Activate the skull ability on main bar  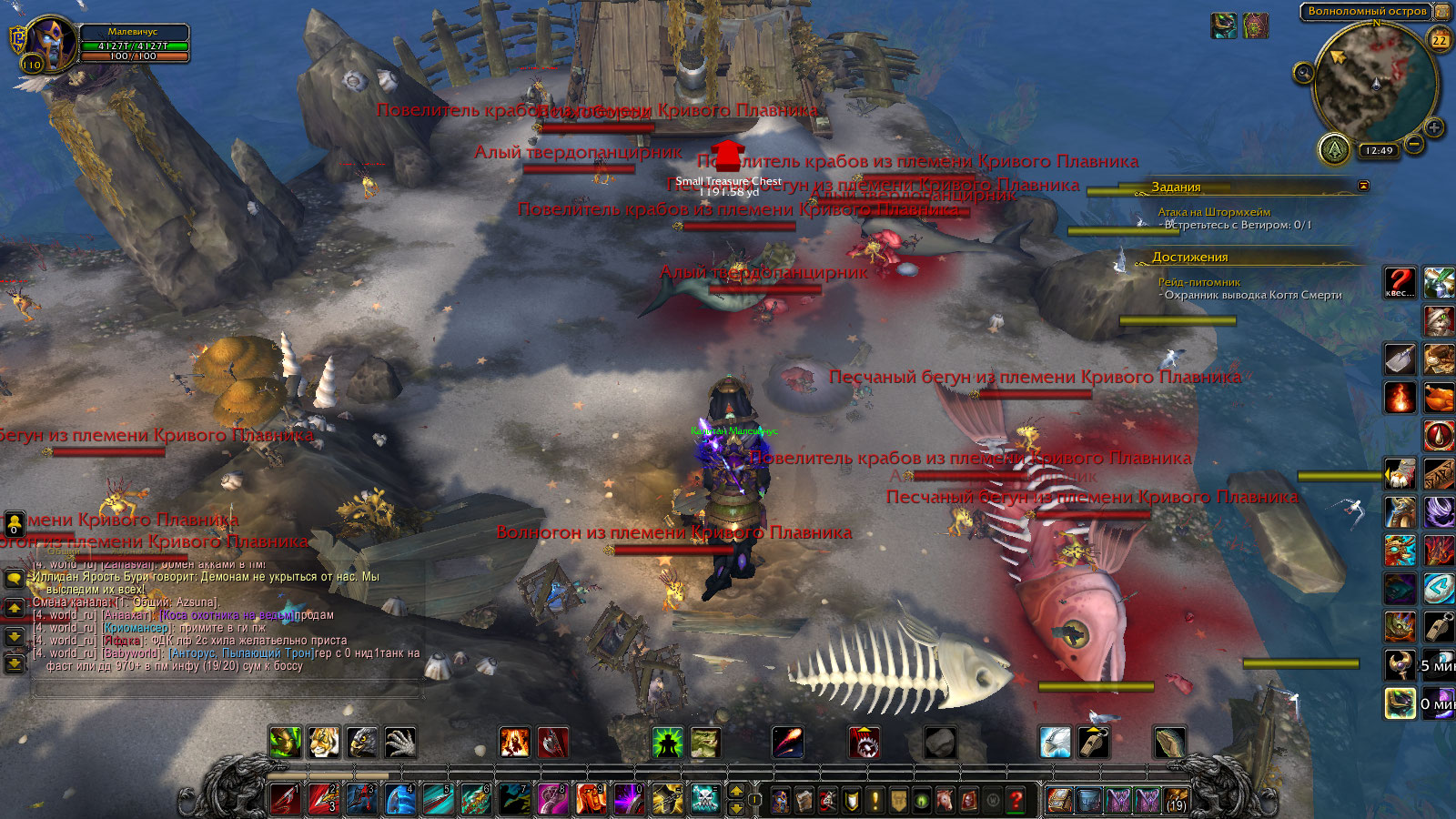click(705, 799)
